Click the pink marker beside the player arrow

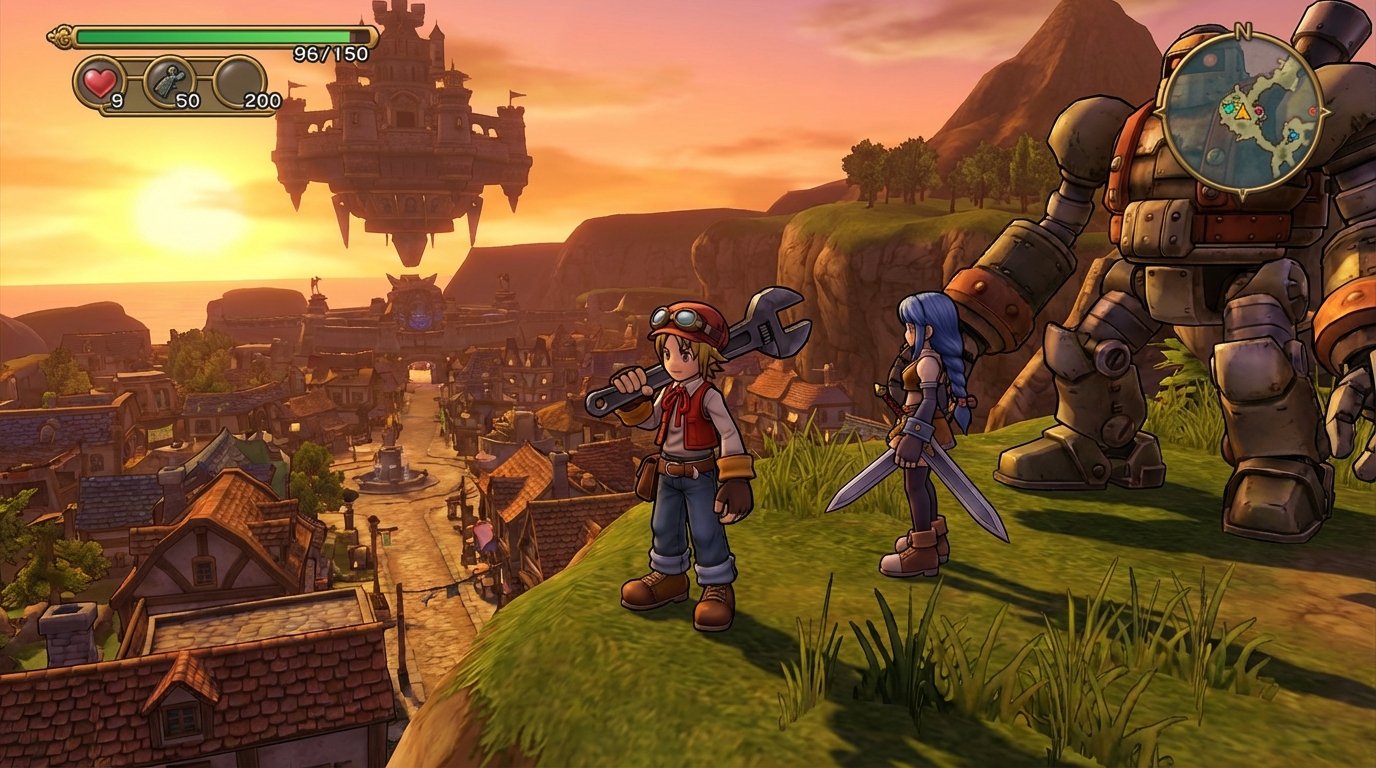point(1260,112)
